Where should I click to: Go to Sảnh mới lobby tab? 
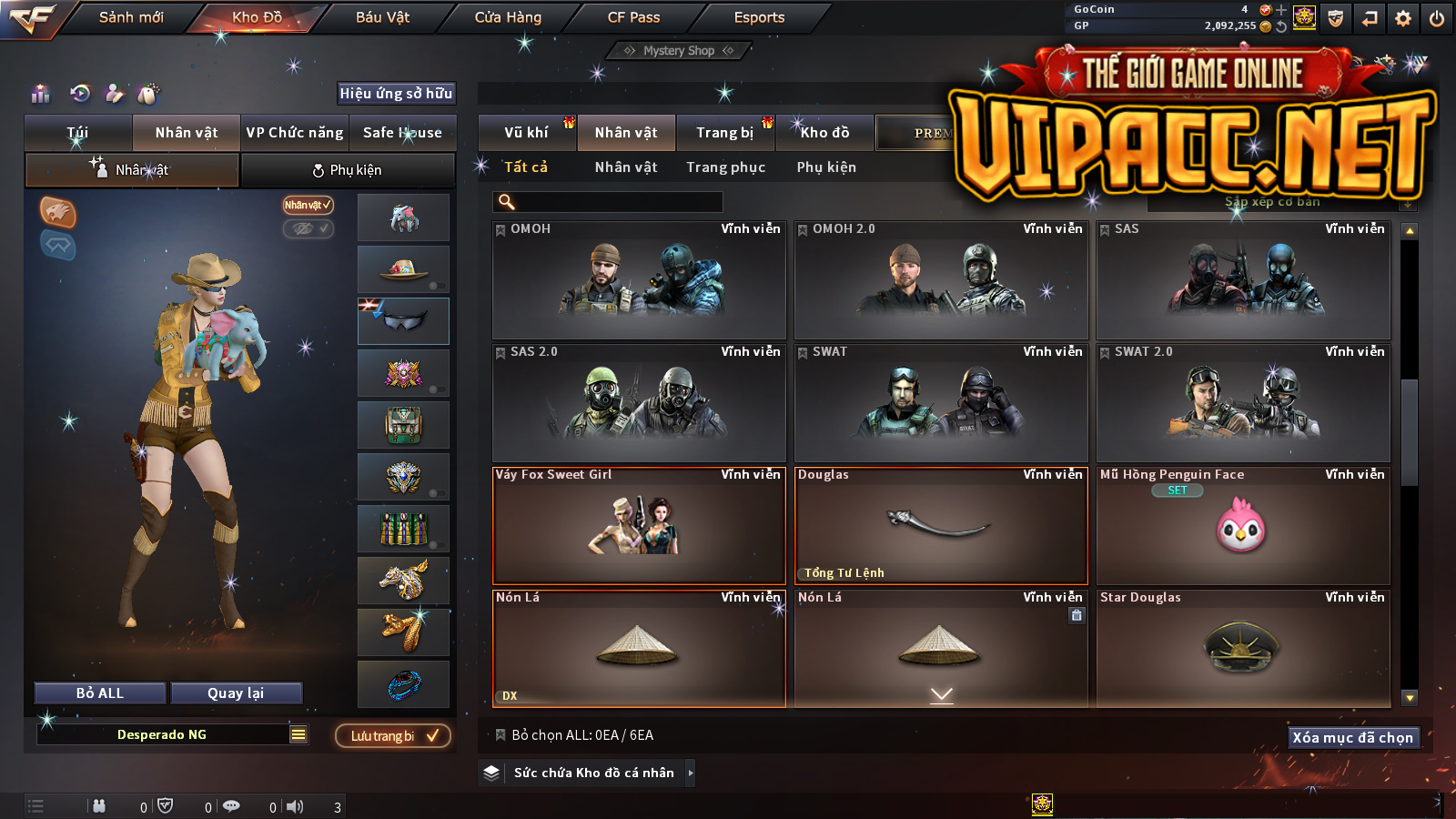(x=131, y=17)
